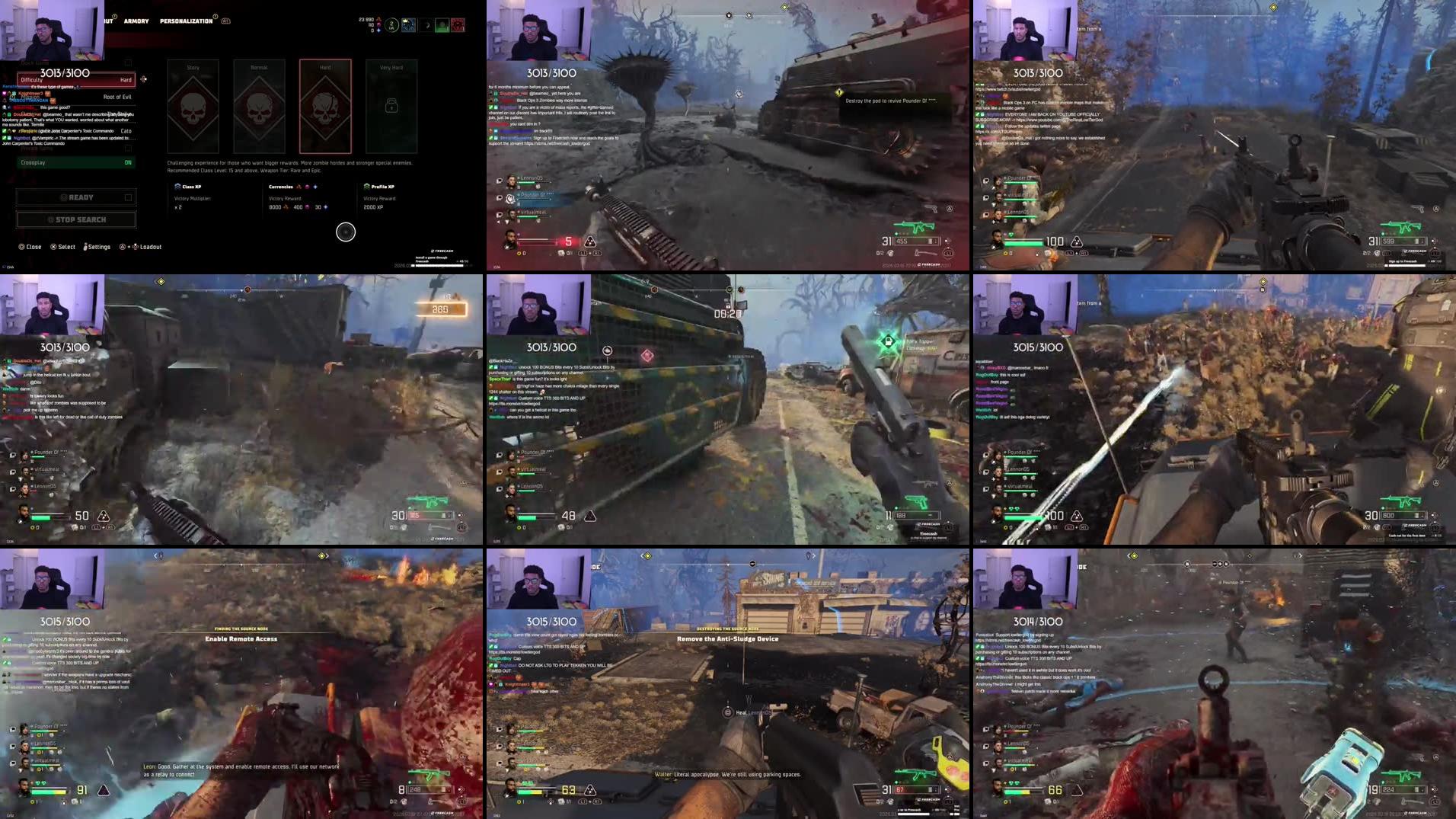Open the PERSONALIZATION tab
The image size is (1456, 819).
185,21
